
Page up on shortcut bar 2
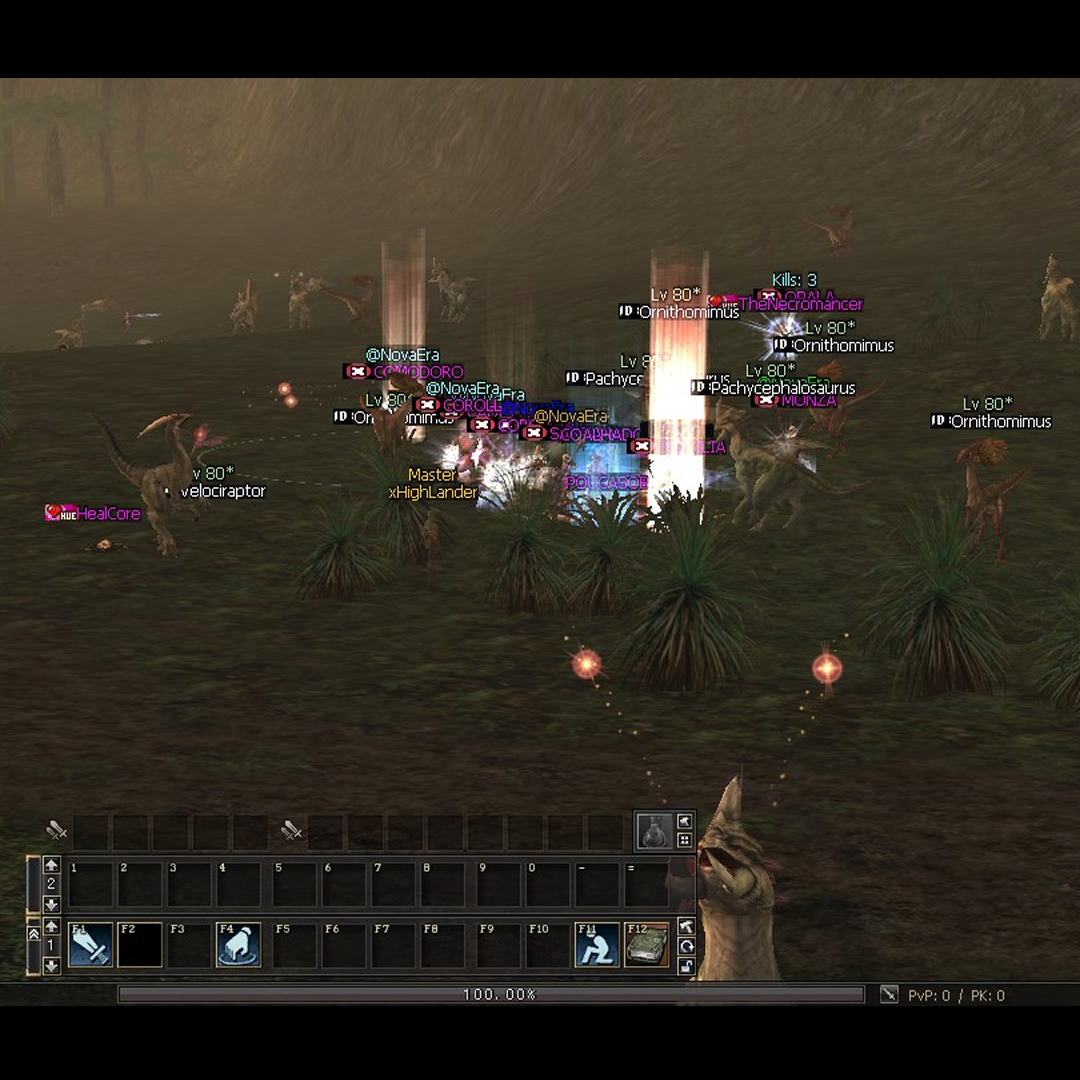(52, 865)
